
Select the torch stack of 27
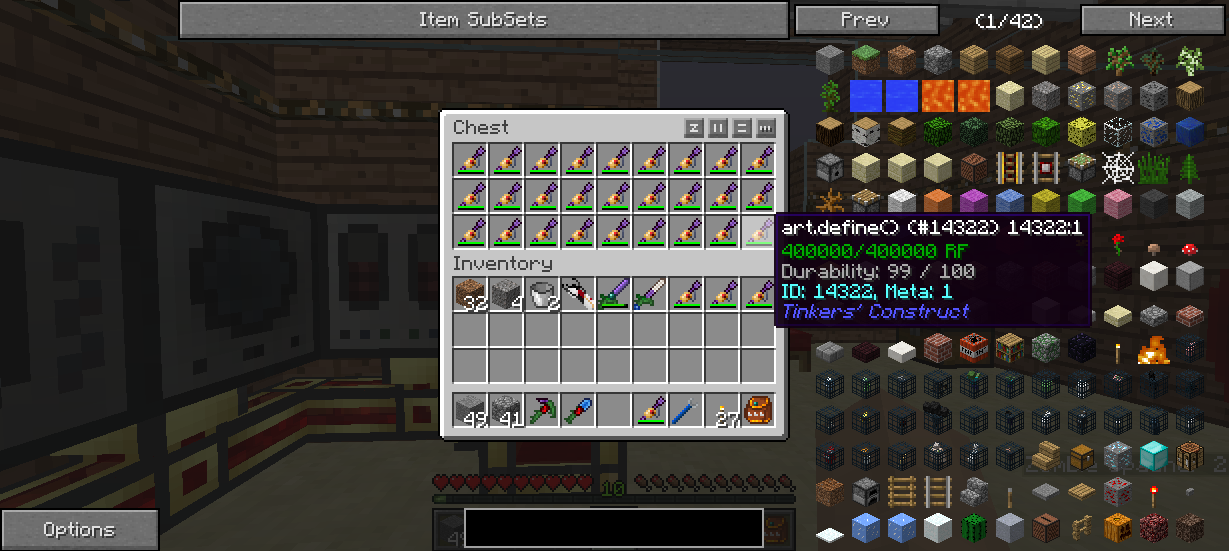click(724, 411)
